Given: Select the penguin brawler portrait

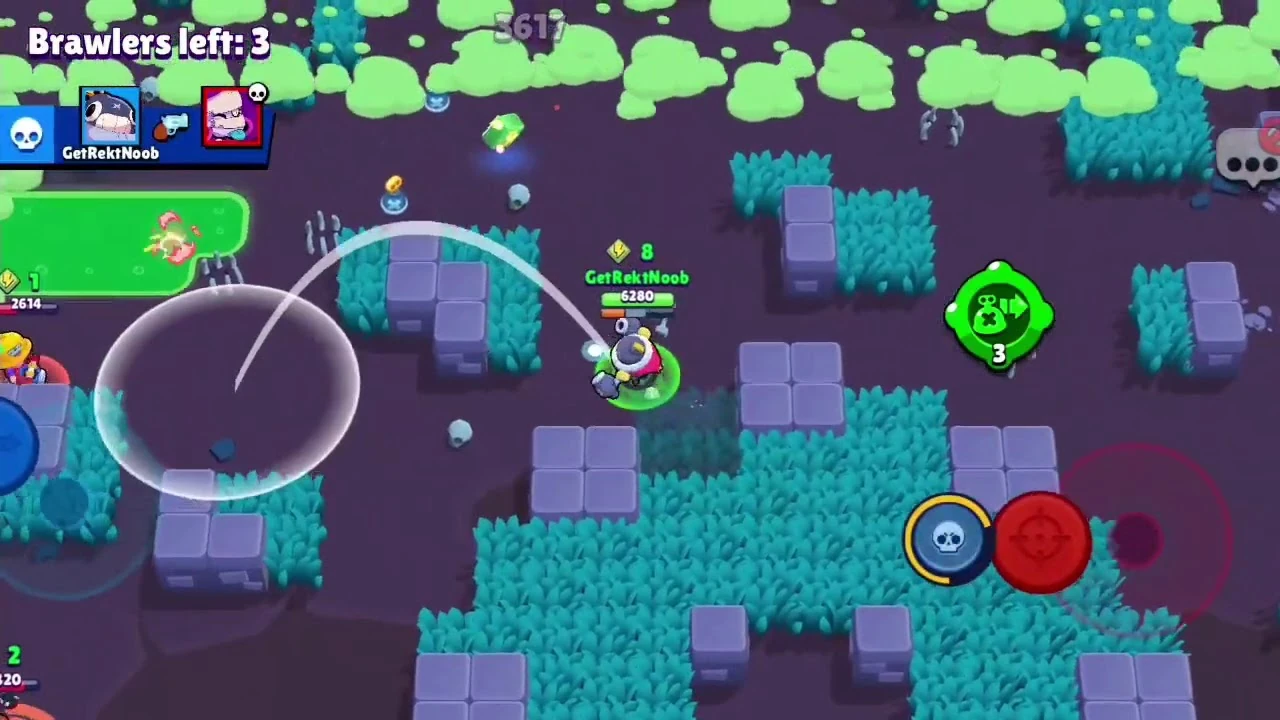Looking at the screenshot, I should coord(110,115).
